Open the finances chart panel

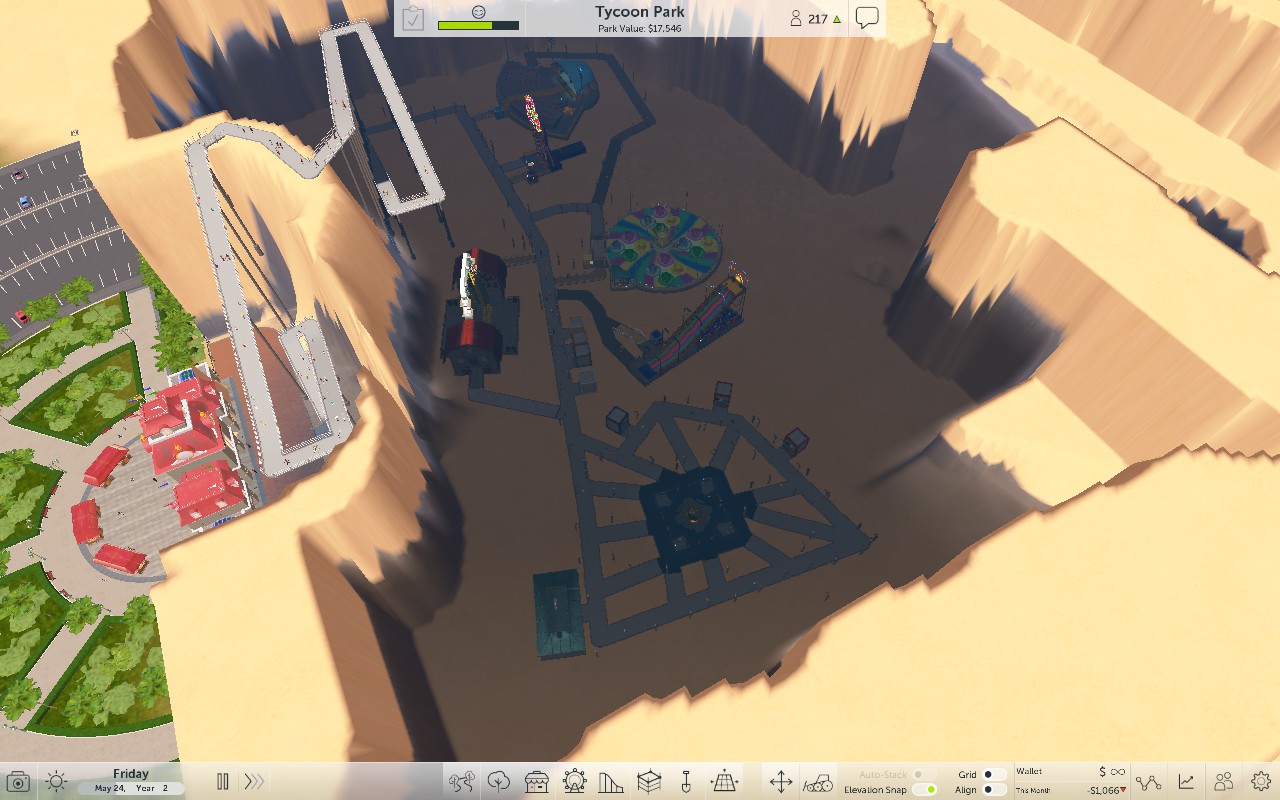(x=1187, y=781)
